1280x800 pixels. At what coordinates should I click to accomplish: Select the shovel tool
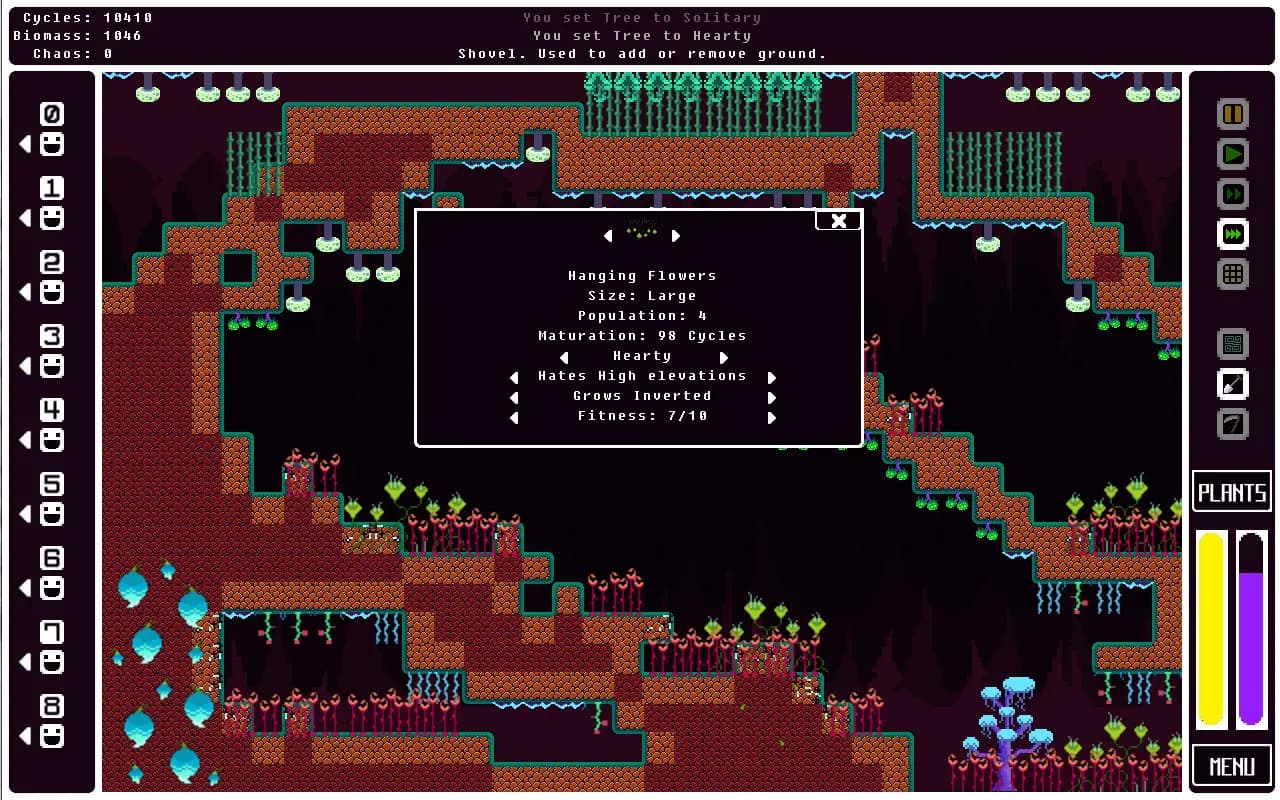tap(1233, 384)
